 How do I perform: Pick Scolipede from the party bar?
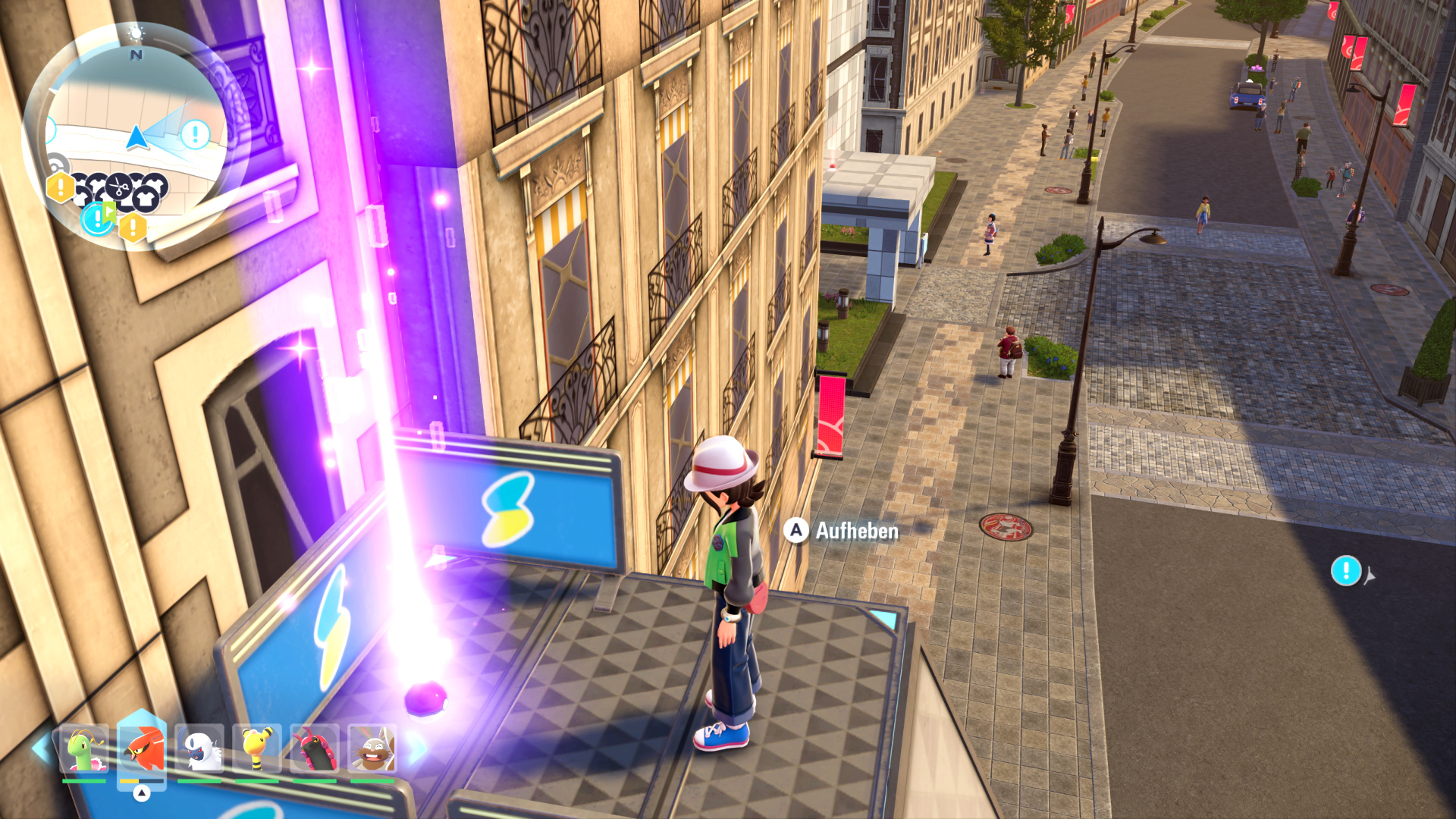tap(315, 749)
